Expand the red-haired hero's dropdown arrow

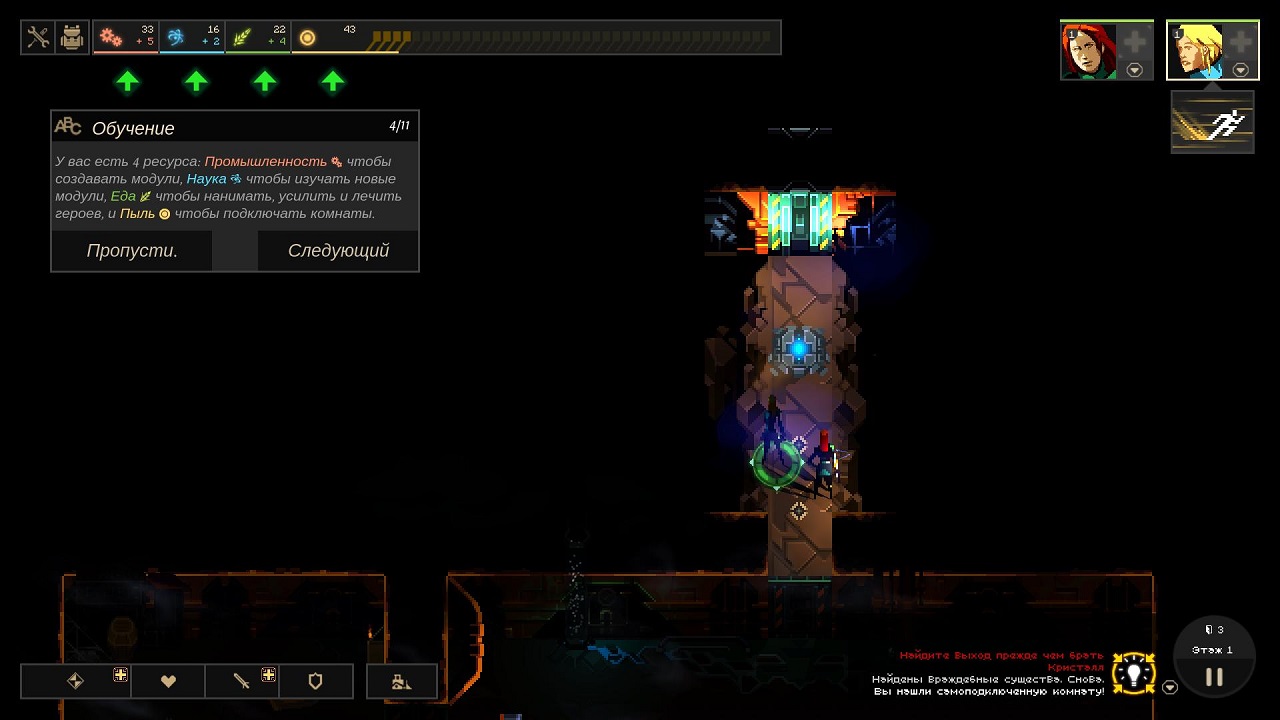[1134, 70]
